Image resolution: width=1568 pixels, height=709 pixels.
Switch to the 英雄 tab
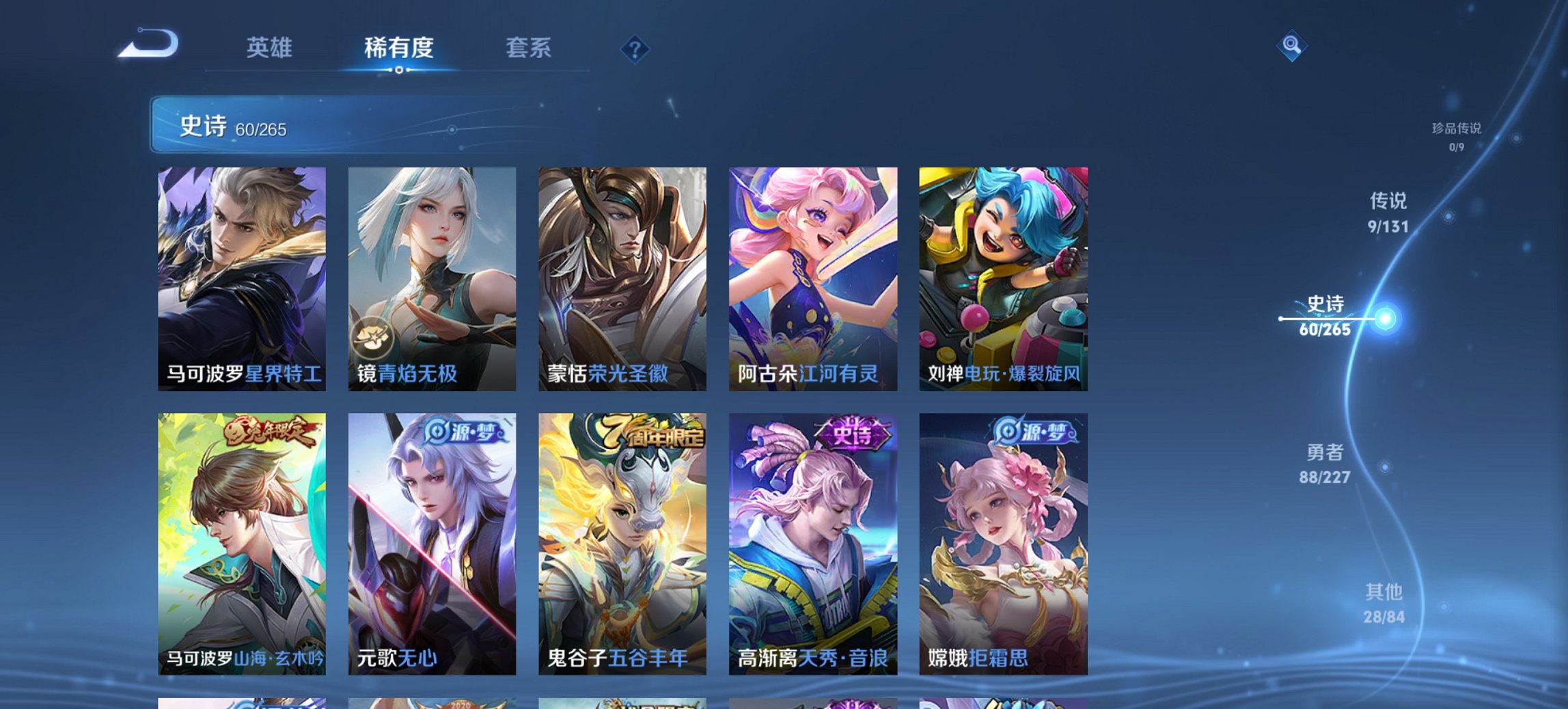[271, 49]
